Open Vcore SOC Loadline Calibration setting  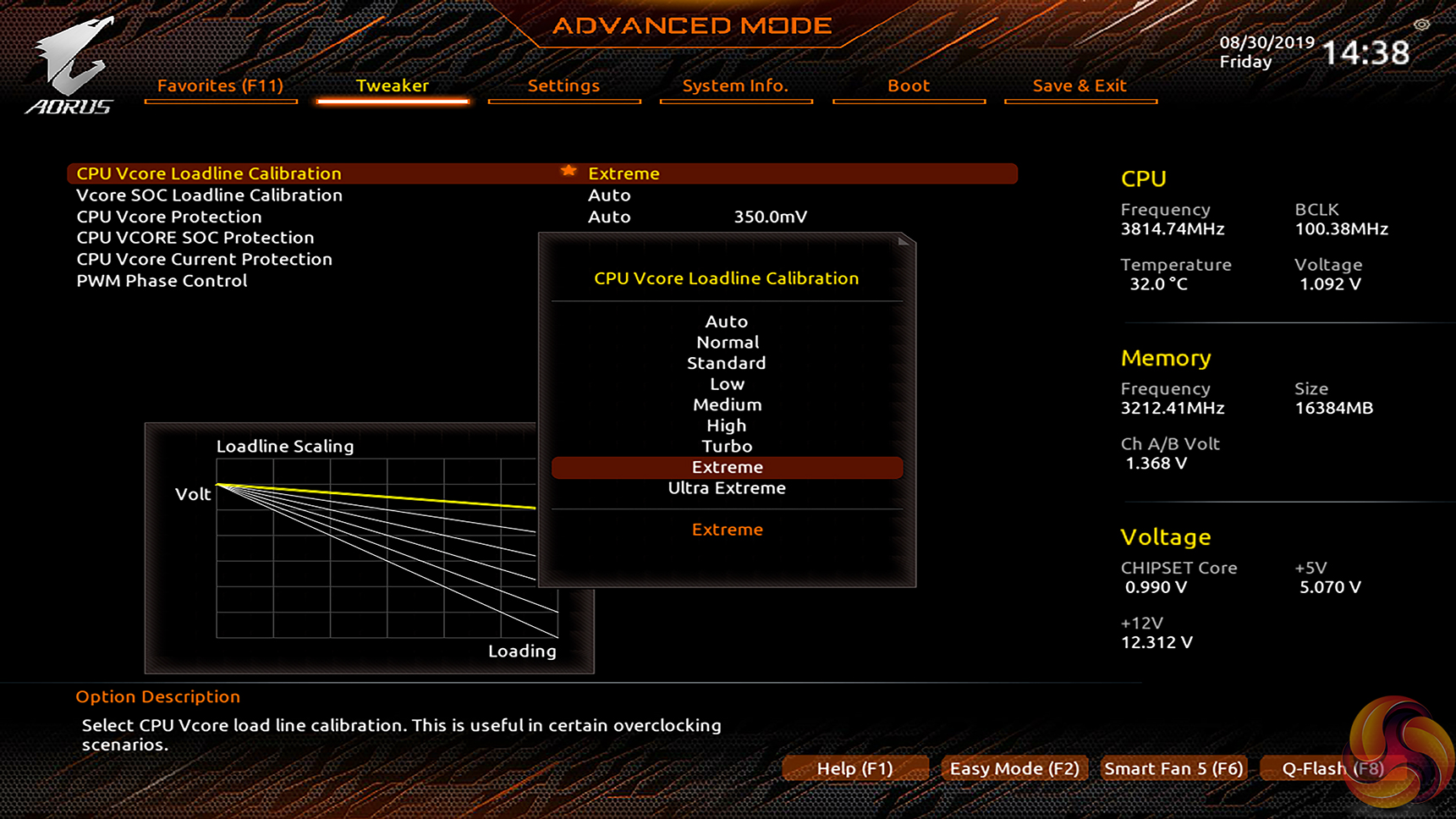tap(209, 195)
